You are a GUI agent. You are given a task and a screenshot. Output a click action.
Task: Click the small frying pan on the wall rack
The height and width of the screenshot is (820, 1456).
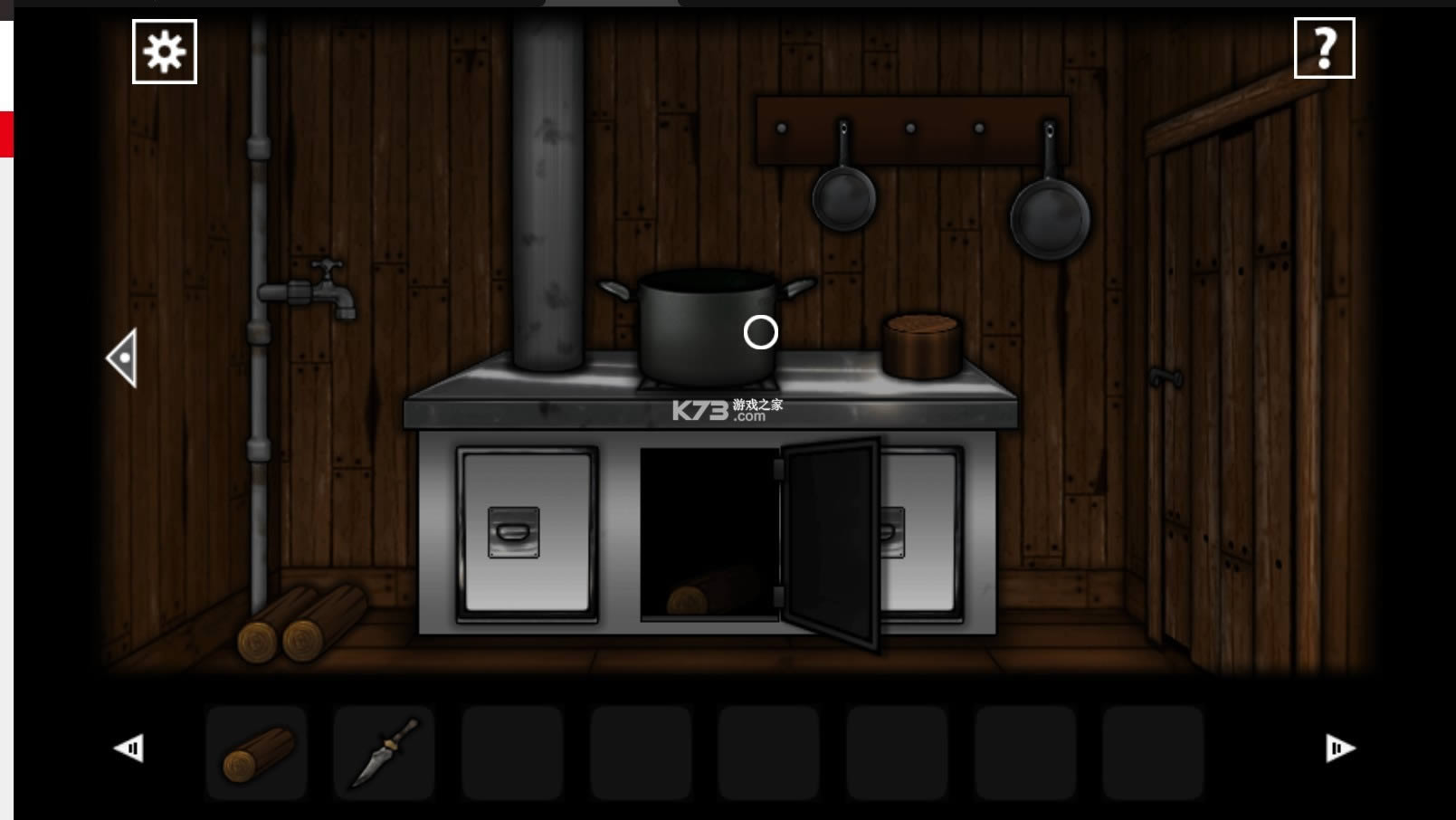843,199
